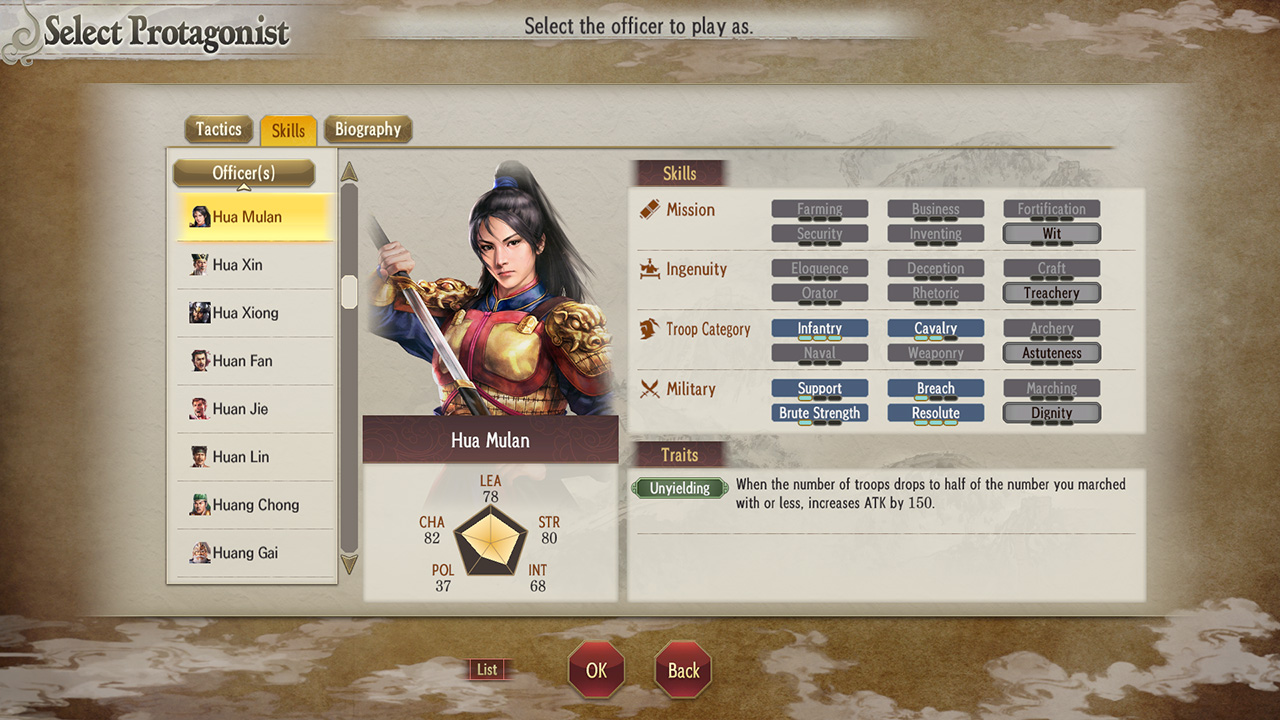Image resolution: width=1280 pixels, height=720 pixels.
Task: Select Hua Mulan's portrait icon
Action: (200, 216)
